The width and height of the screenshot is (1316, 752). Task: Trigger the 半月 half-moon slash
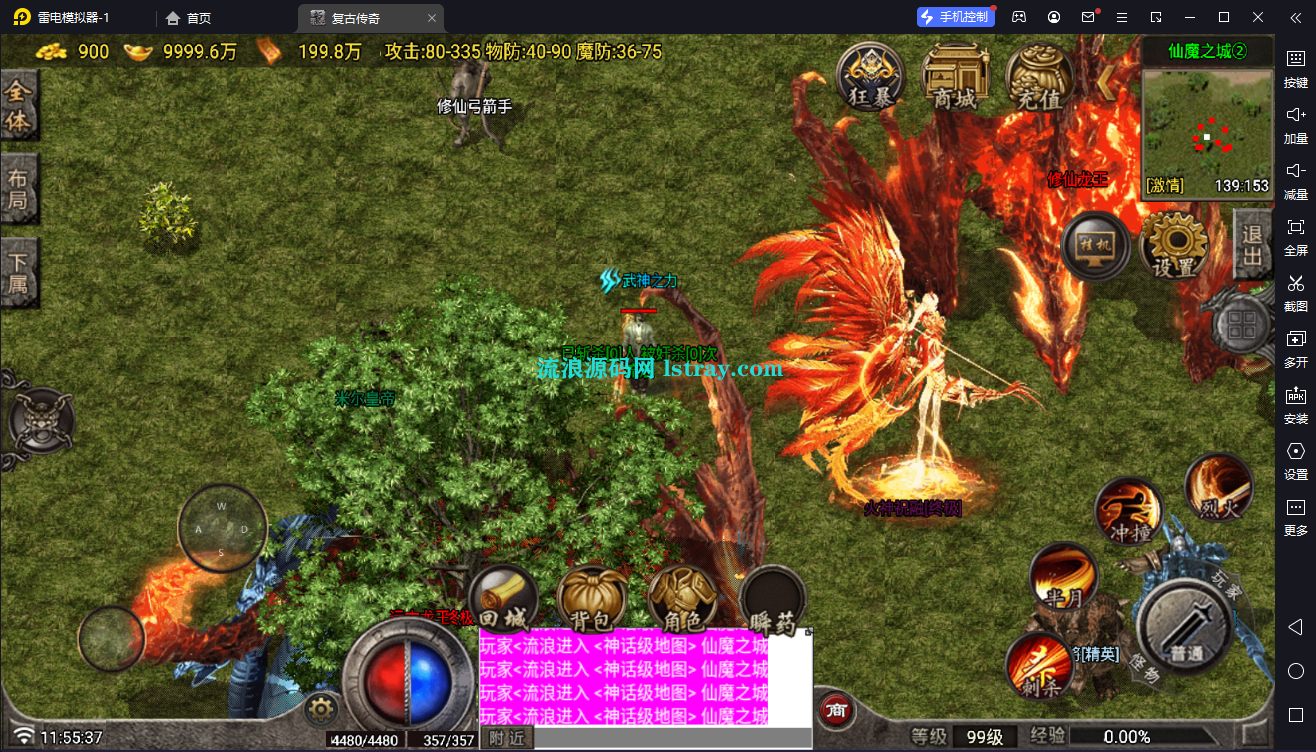(x=1063, y=579)
